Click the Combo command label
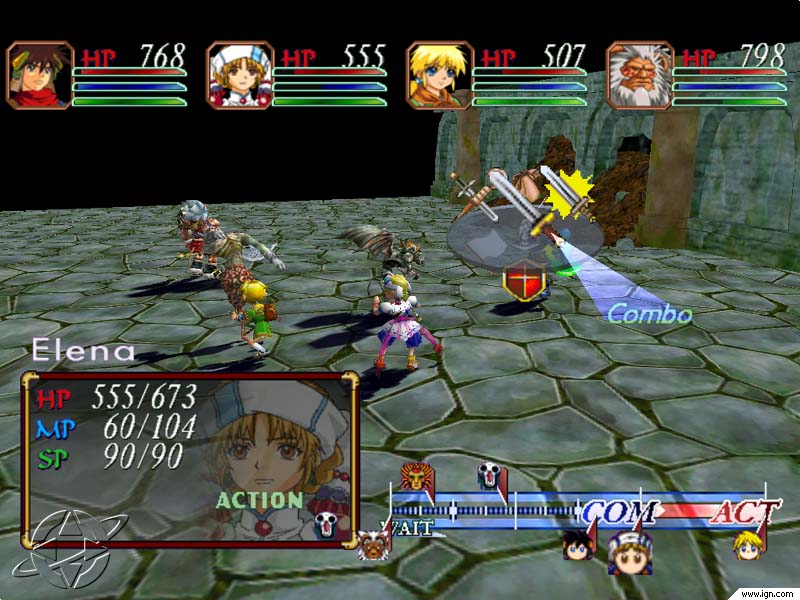The width and height of the screenshot is (800, 600). [x=650, y=314]
